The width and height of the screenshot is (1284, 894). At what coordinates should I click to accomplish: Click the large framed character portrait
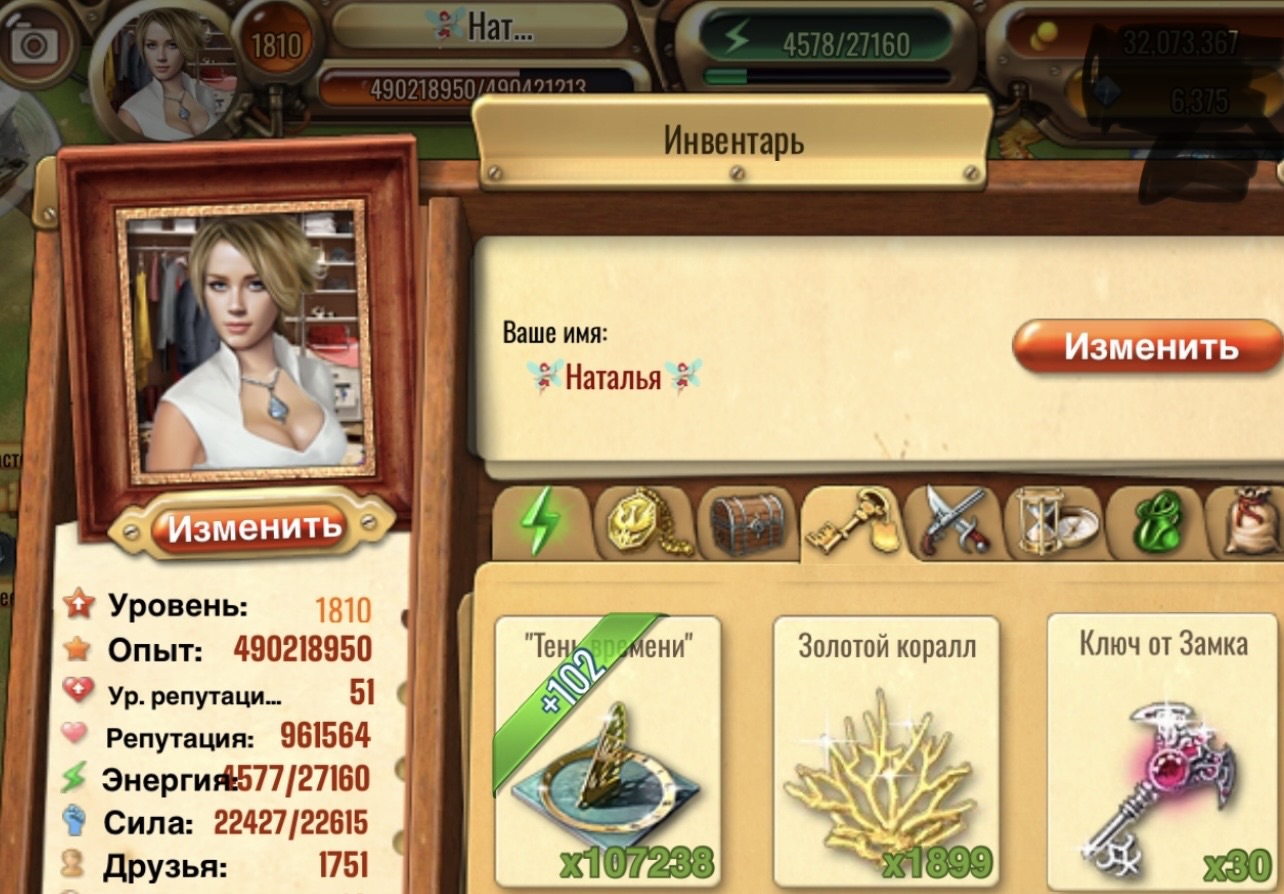point(245,340)
